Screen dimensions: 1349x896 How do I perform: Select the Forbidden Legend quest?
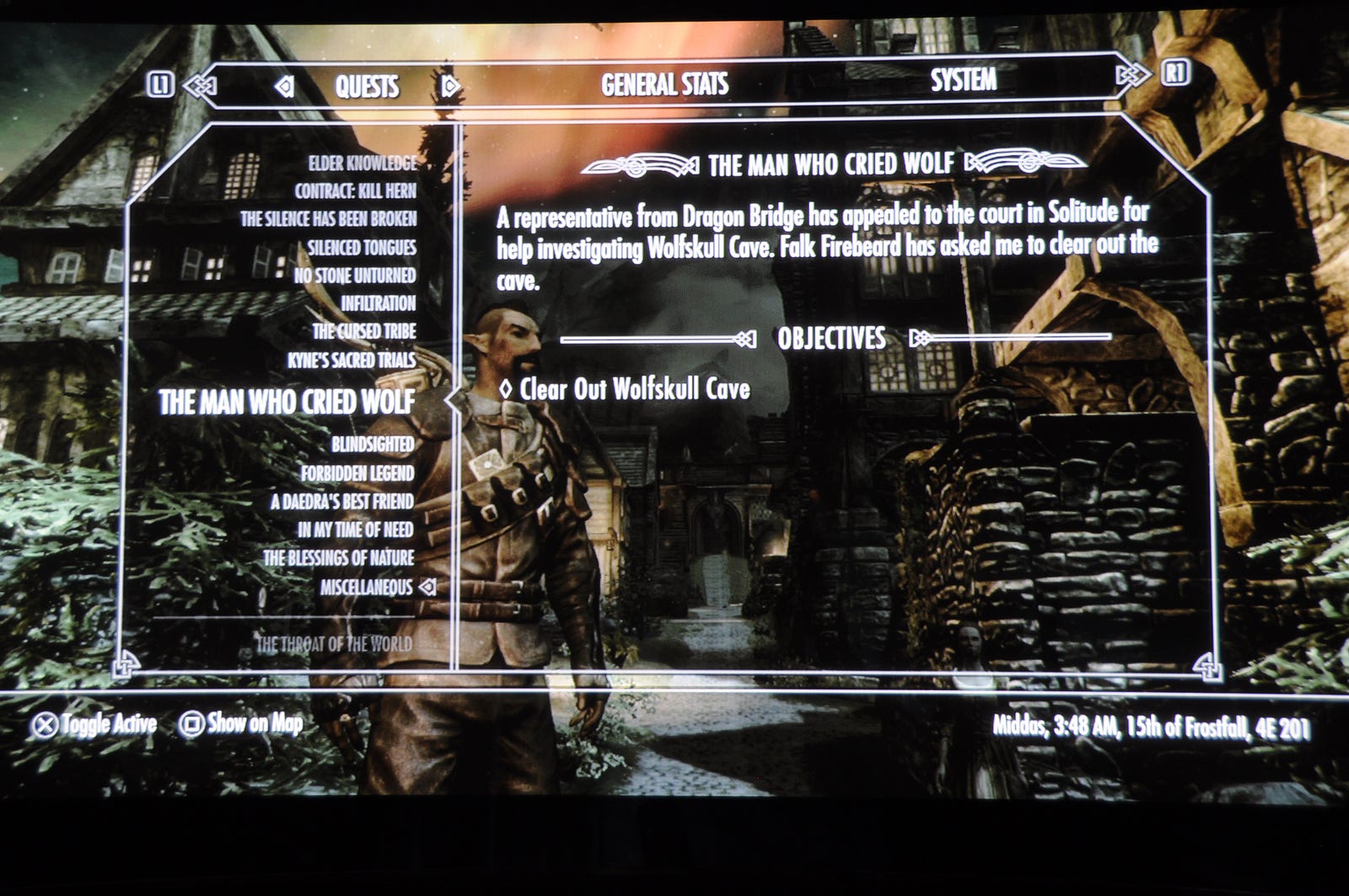357,473
